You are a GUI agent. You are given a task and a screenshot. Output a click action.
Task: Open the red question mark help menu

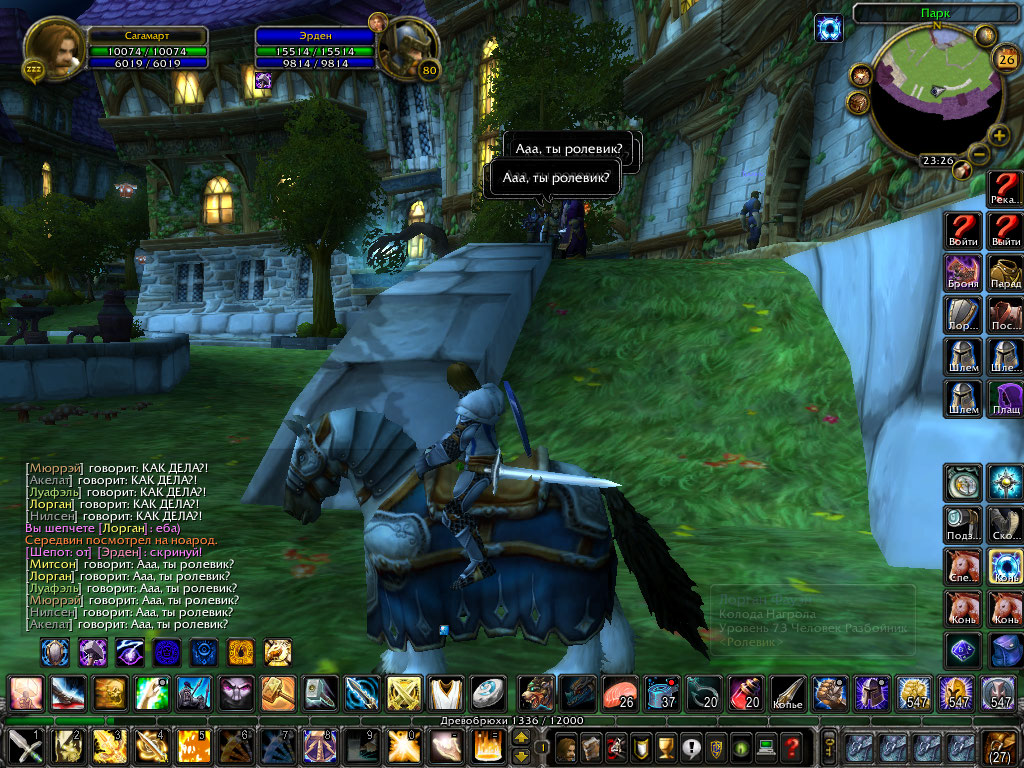coord(791,746)
